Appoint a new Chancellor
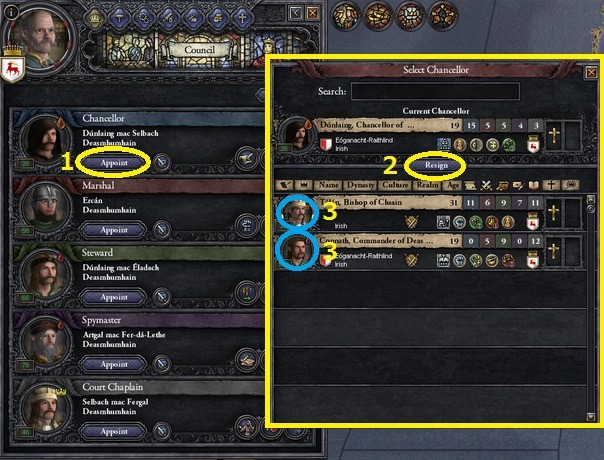 pos(114,160)
